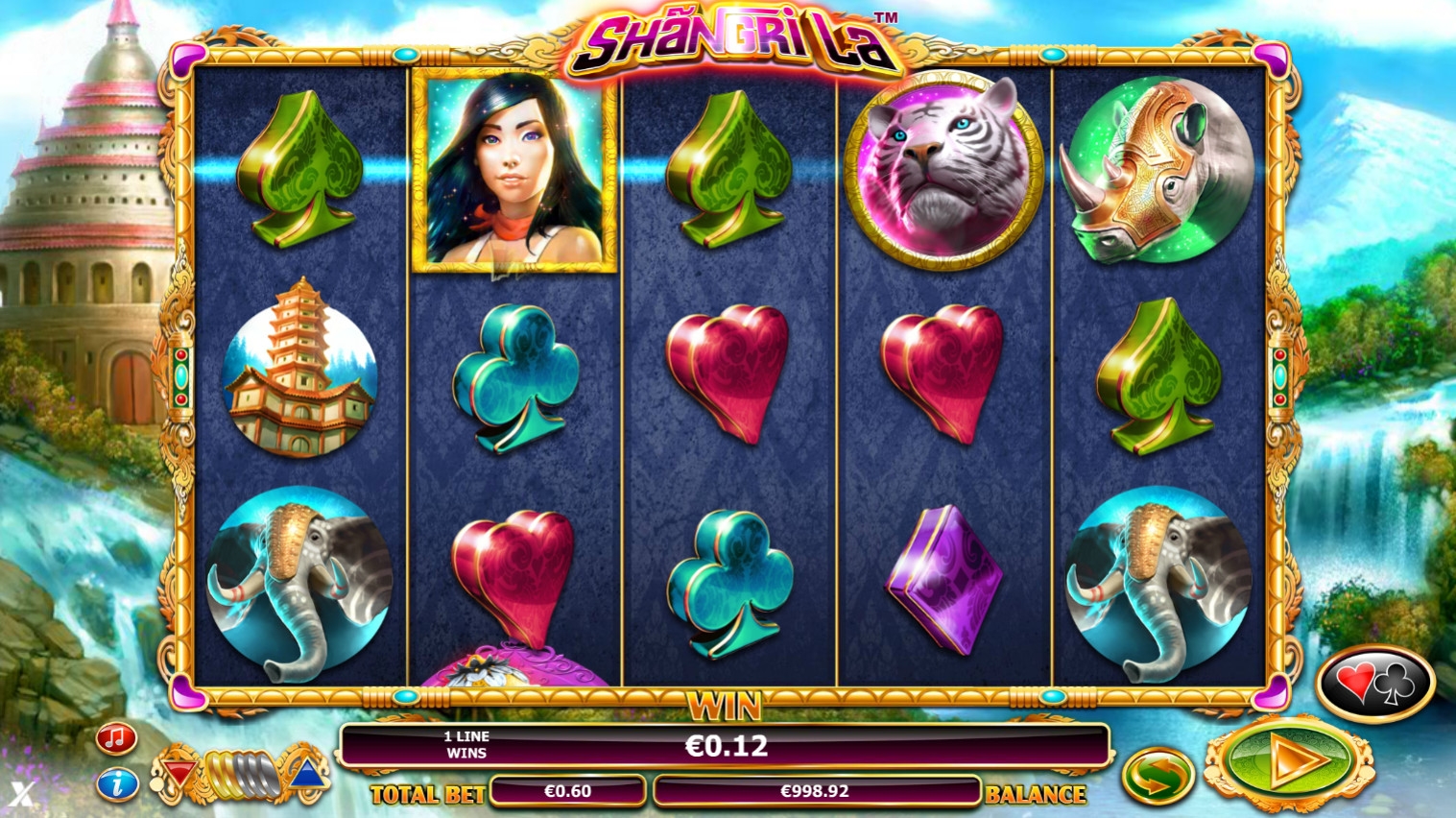Start autoplay with the circular arrows button
Viewport: 1456px width, 818px height.
click(x=1158, y=776)
